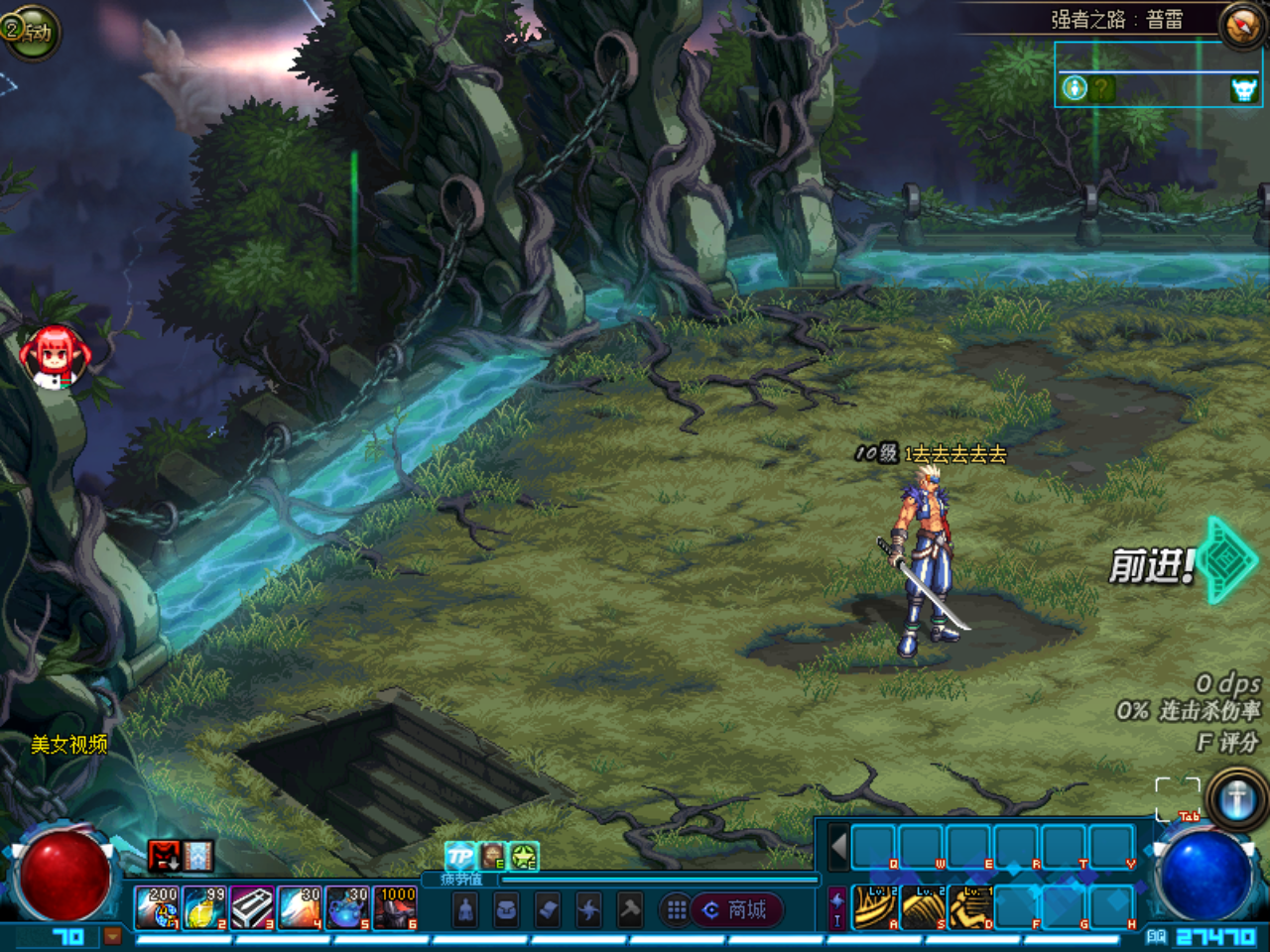The height and width of the screenshot is (952, 1270).
Task: Select the silver case item in slot 3
Action: (x=252, y=908)
